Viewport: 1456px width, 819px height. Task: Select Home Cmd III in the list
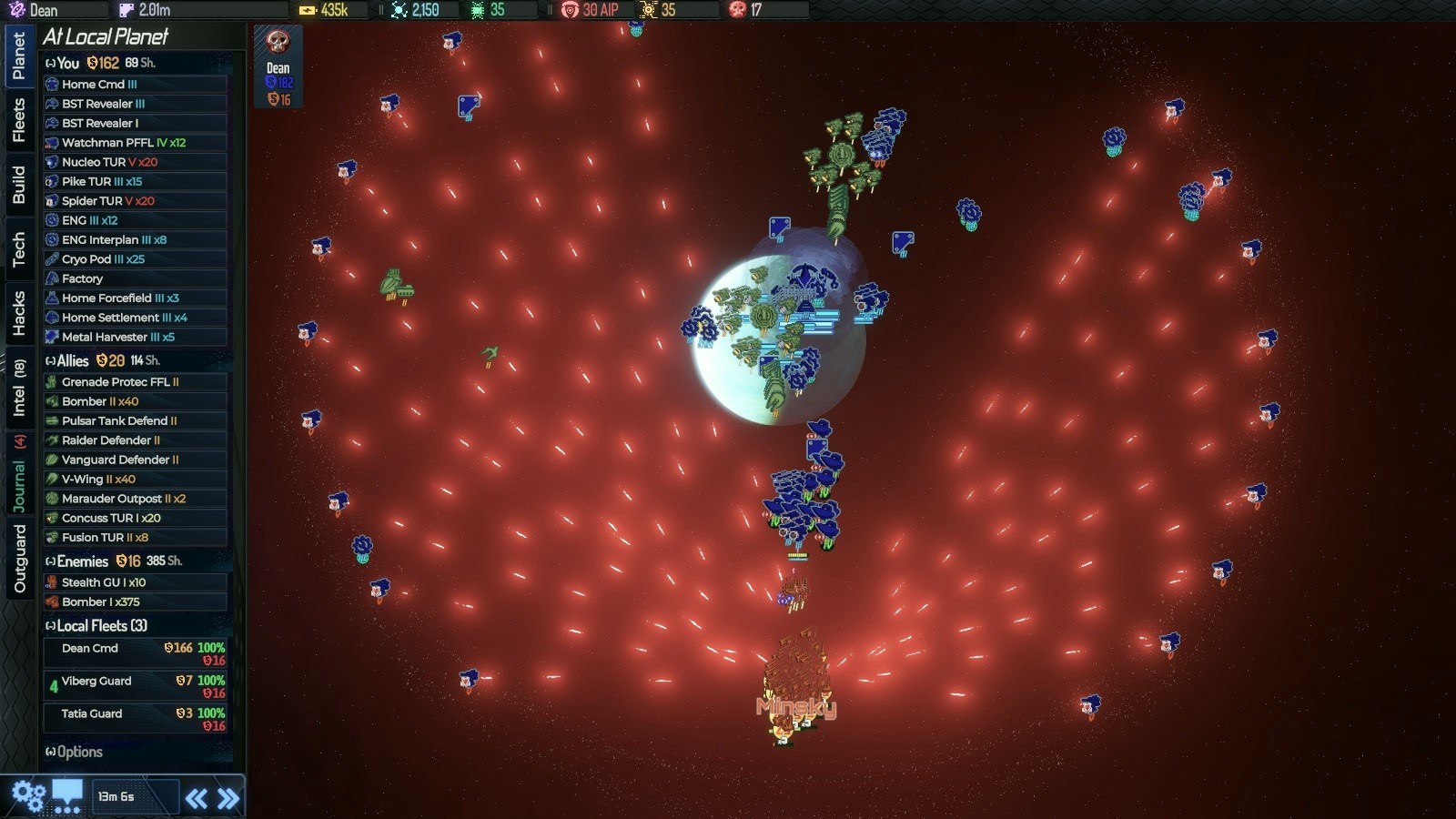135,84
